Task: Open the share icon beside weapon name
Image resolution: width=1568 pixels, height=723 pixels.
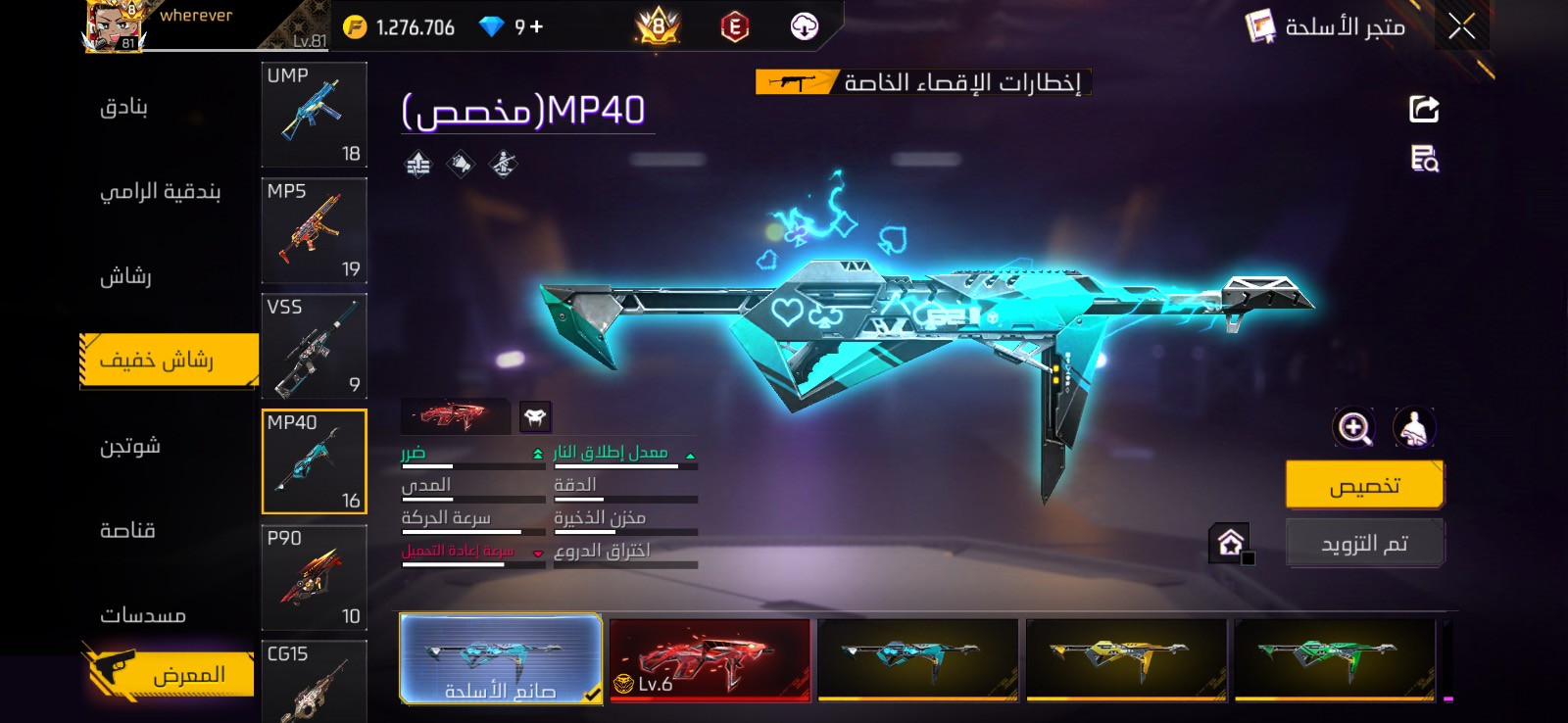Action: point(1425,108)
